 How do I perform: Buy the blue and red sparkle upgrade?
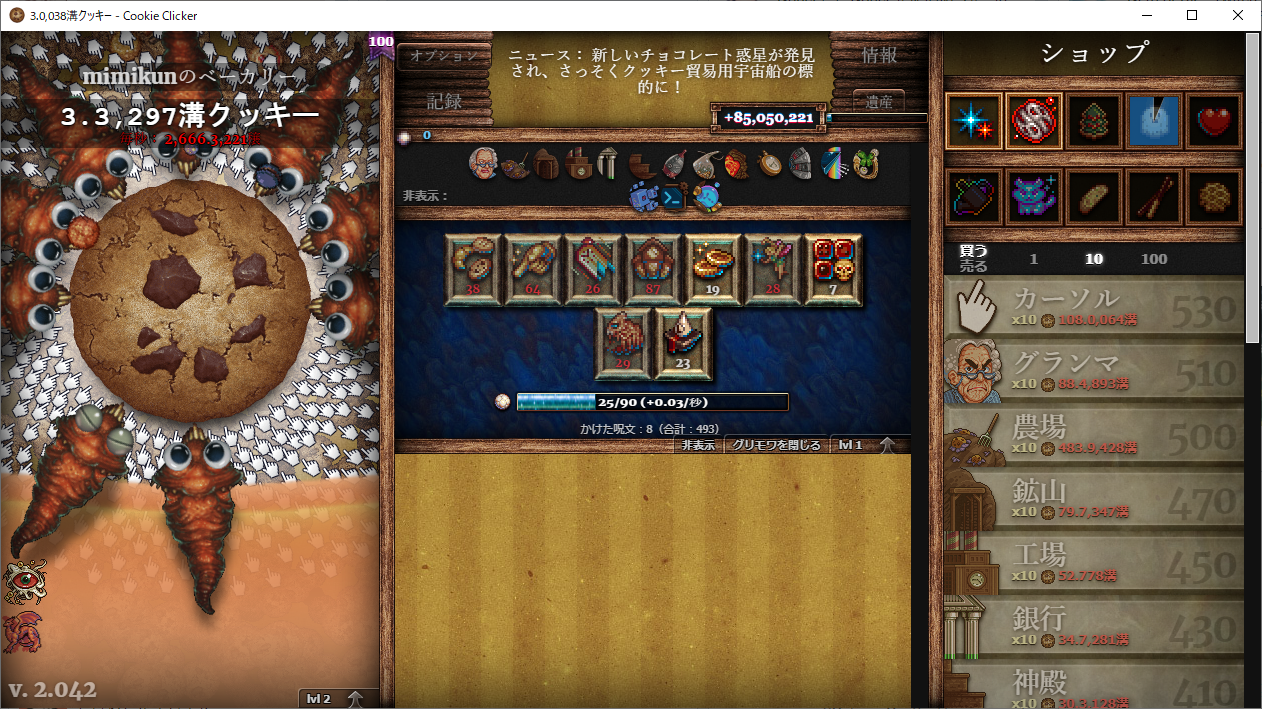[x=974, y=122]
